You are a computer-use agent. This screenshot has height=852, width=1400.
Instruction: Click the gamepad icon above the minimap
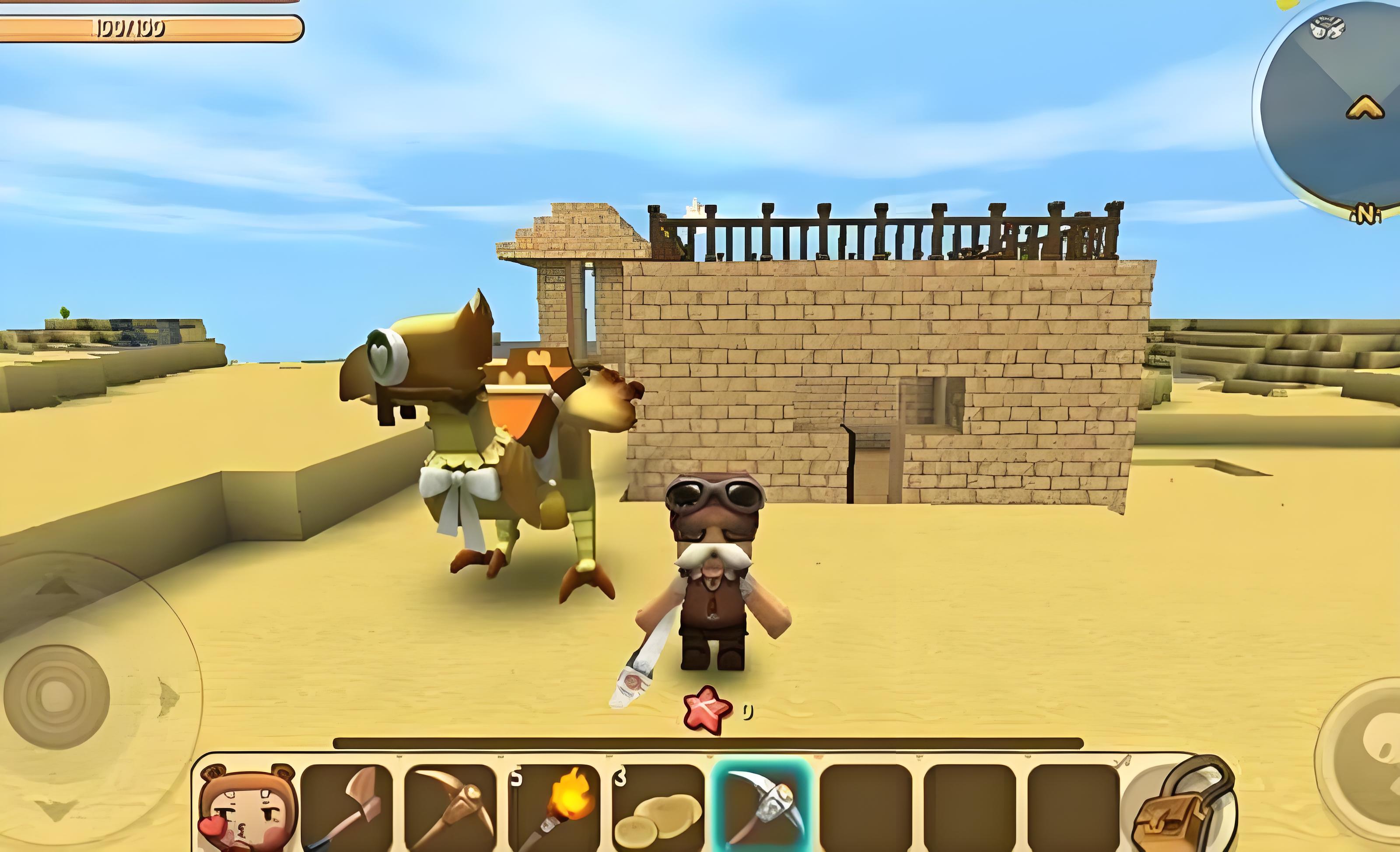point(1327,27)
